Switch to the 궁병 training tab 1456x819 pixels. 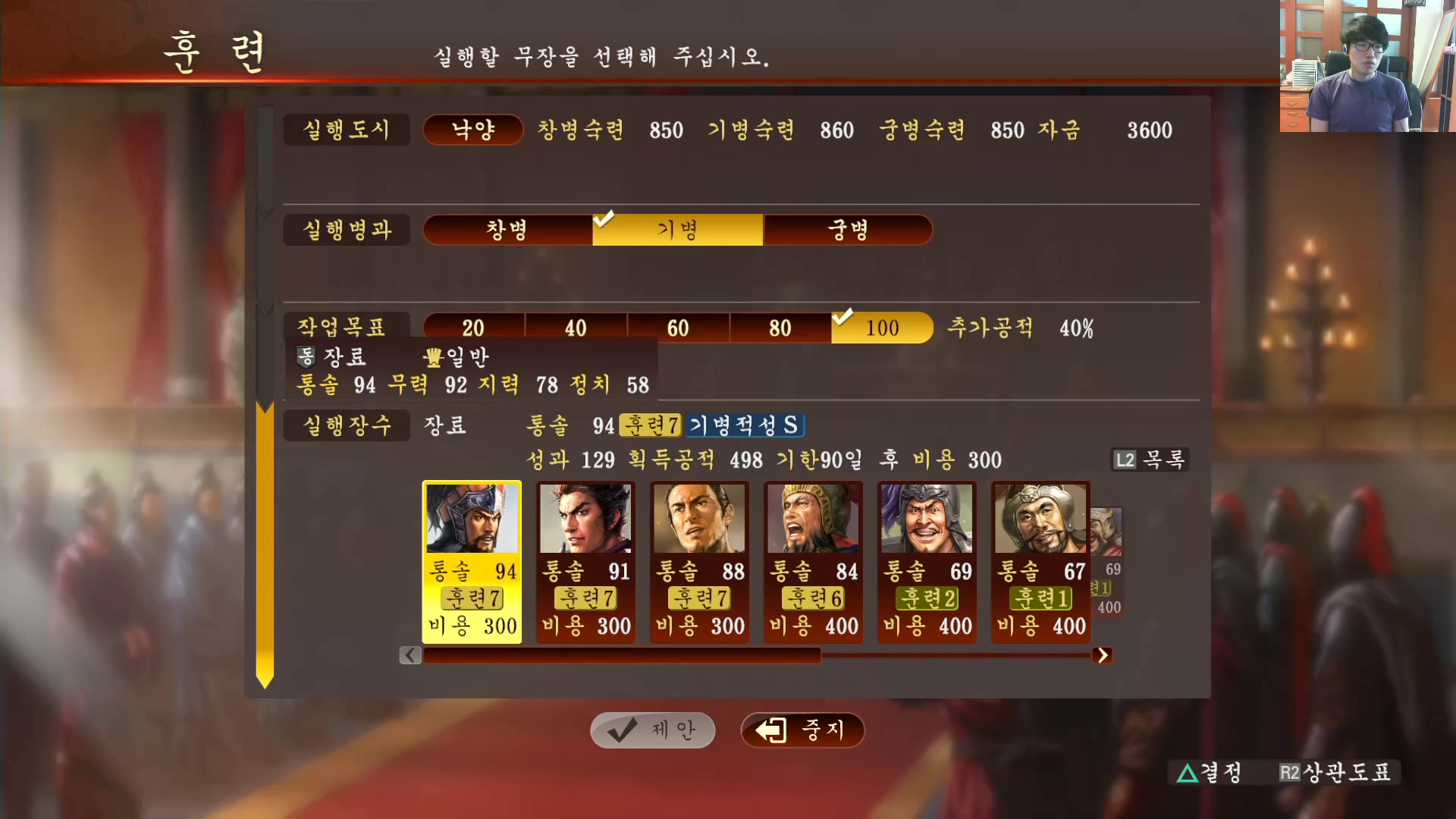click(x=847, y=230)
